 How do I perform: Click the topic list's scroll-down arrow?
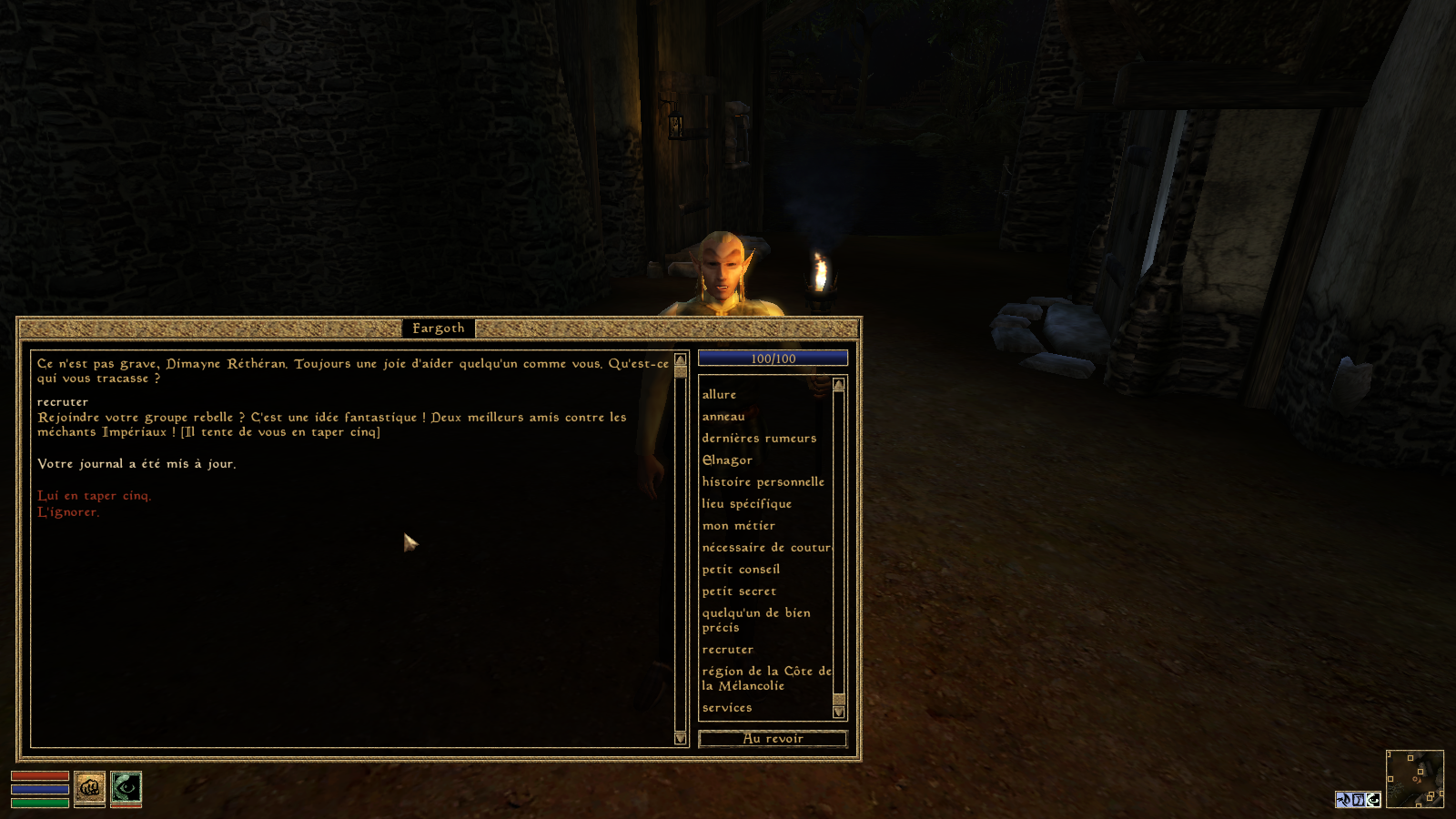(x=839, y=713)
